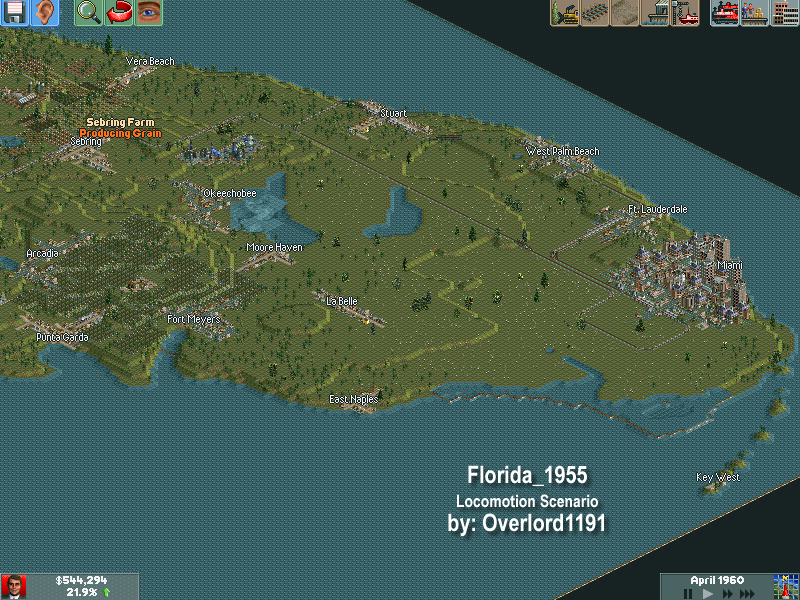Open the floppy disk save/load menu
Viewport: 800px width, 600px height.
pyautogui.click(x=15, y=13)
